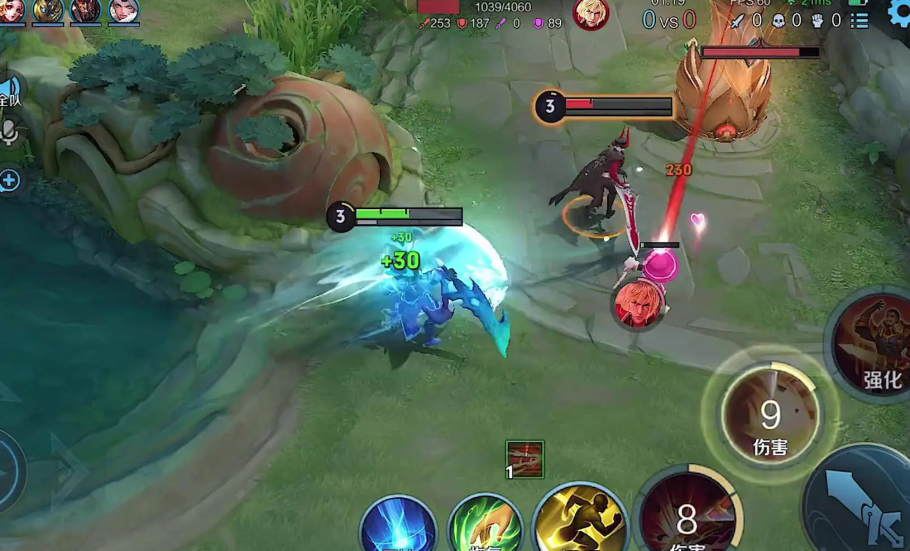Image resolution: width=910 pixels, height=551 pixels.
Task: Select the first teammate portrait with red hair
Action: point(11,11)
